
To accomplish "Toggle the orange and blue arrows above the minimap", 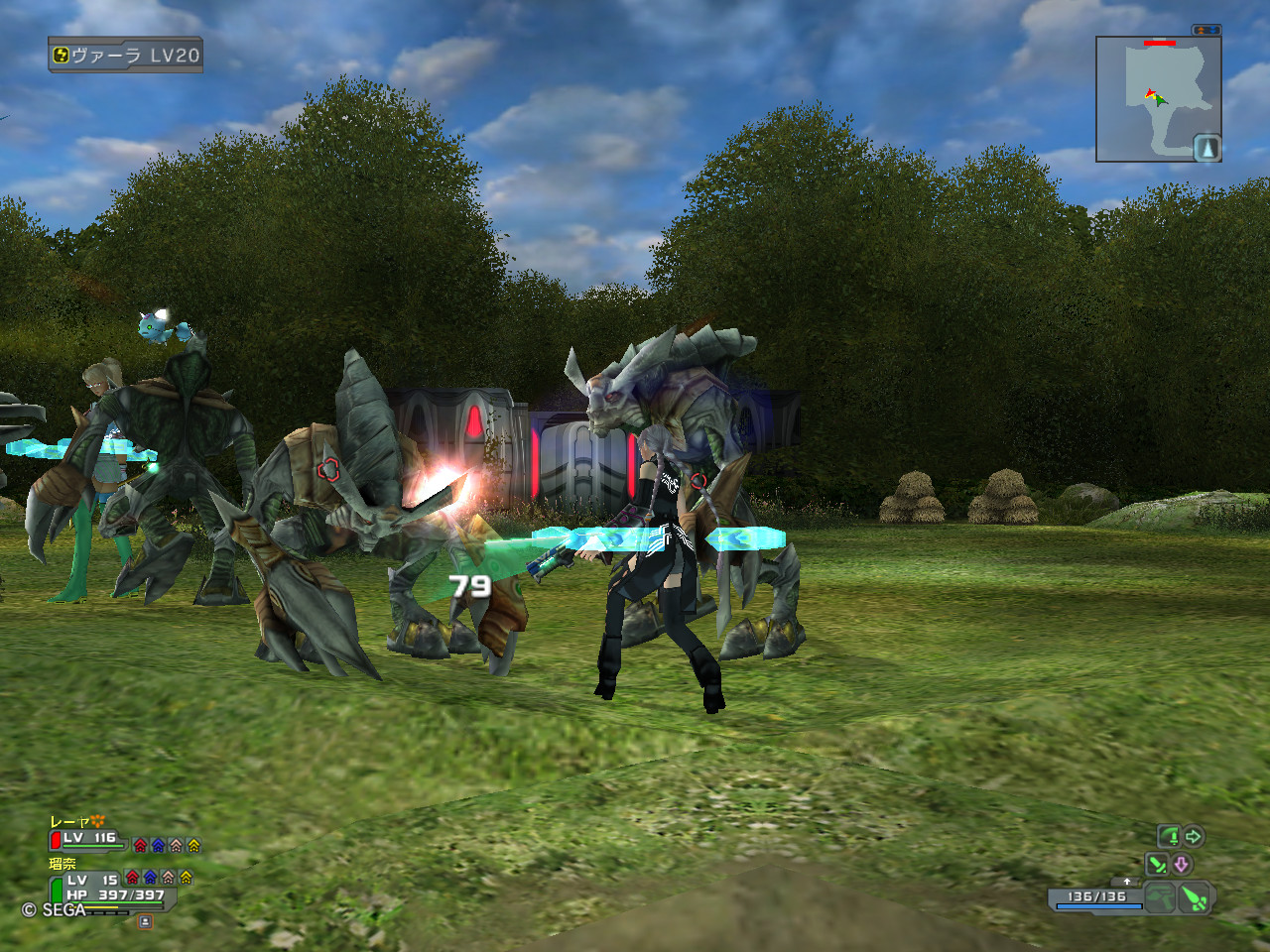I will (1206, 31).
